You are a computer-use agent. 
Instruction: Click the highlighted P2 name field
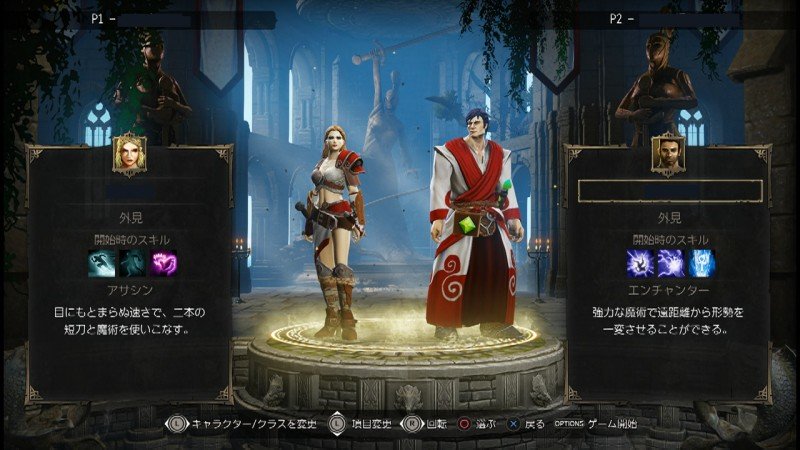point(669,190)
